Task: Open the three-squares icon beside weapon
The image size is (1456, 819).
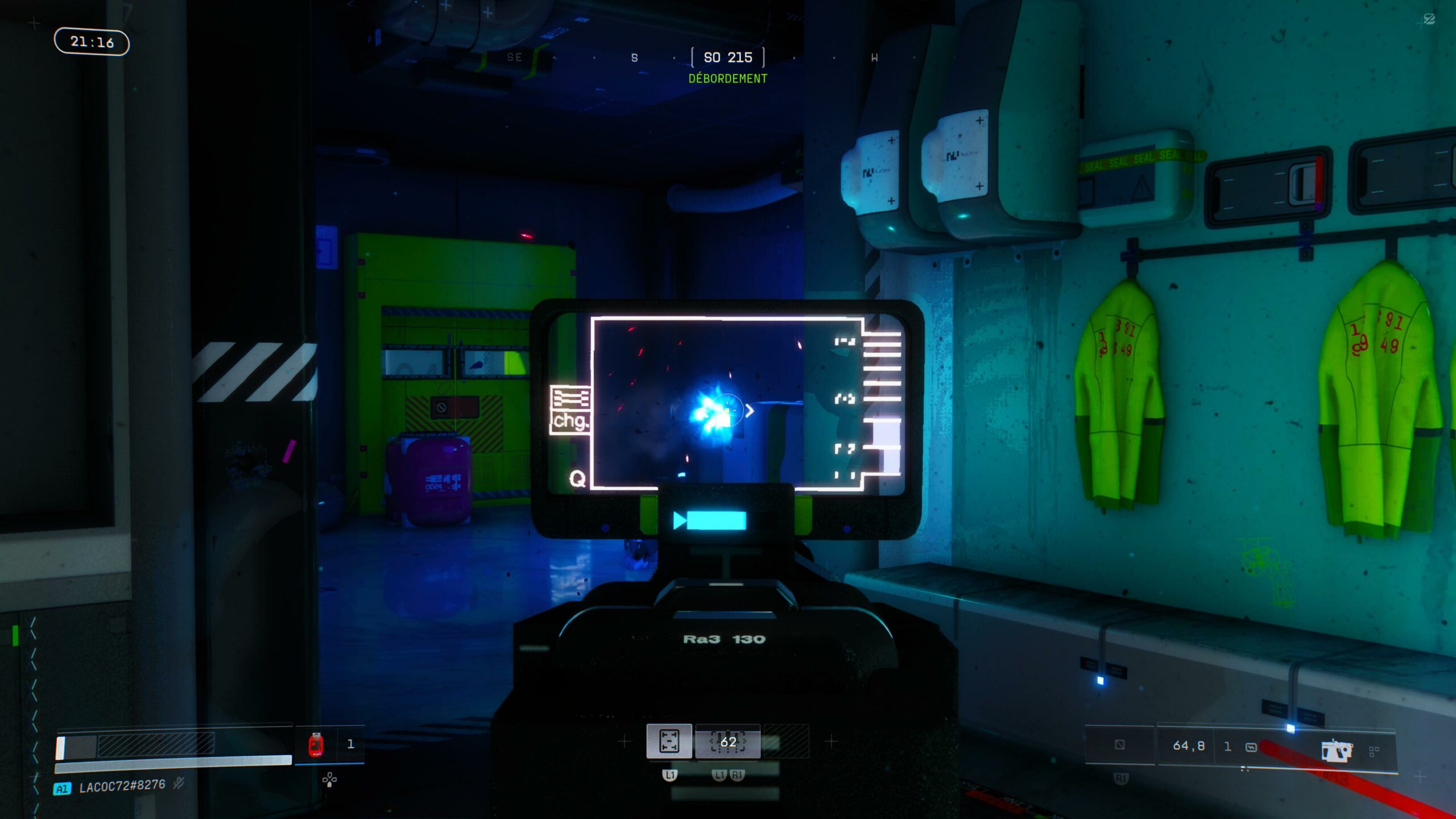Action: coord(1374,752)
